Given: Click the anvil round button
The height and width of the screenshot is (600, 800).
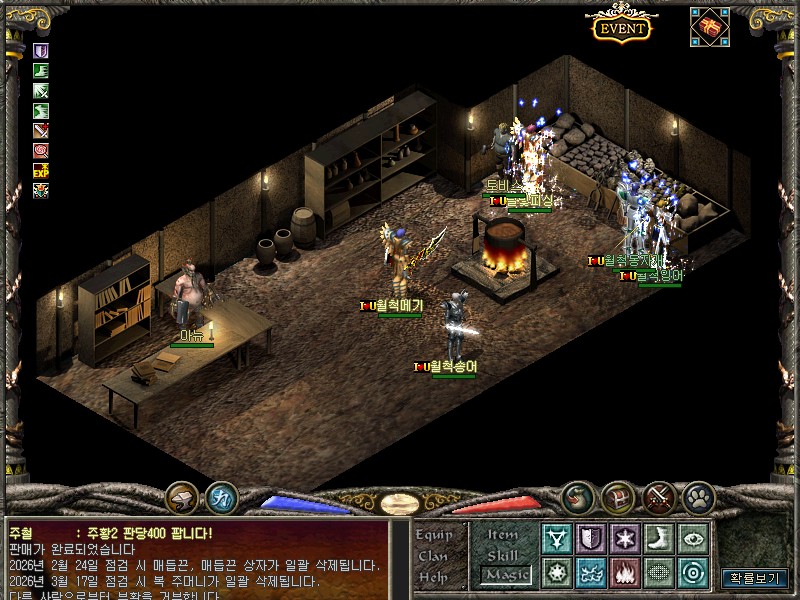Looking at the screenshot, I should 182,496.
